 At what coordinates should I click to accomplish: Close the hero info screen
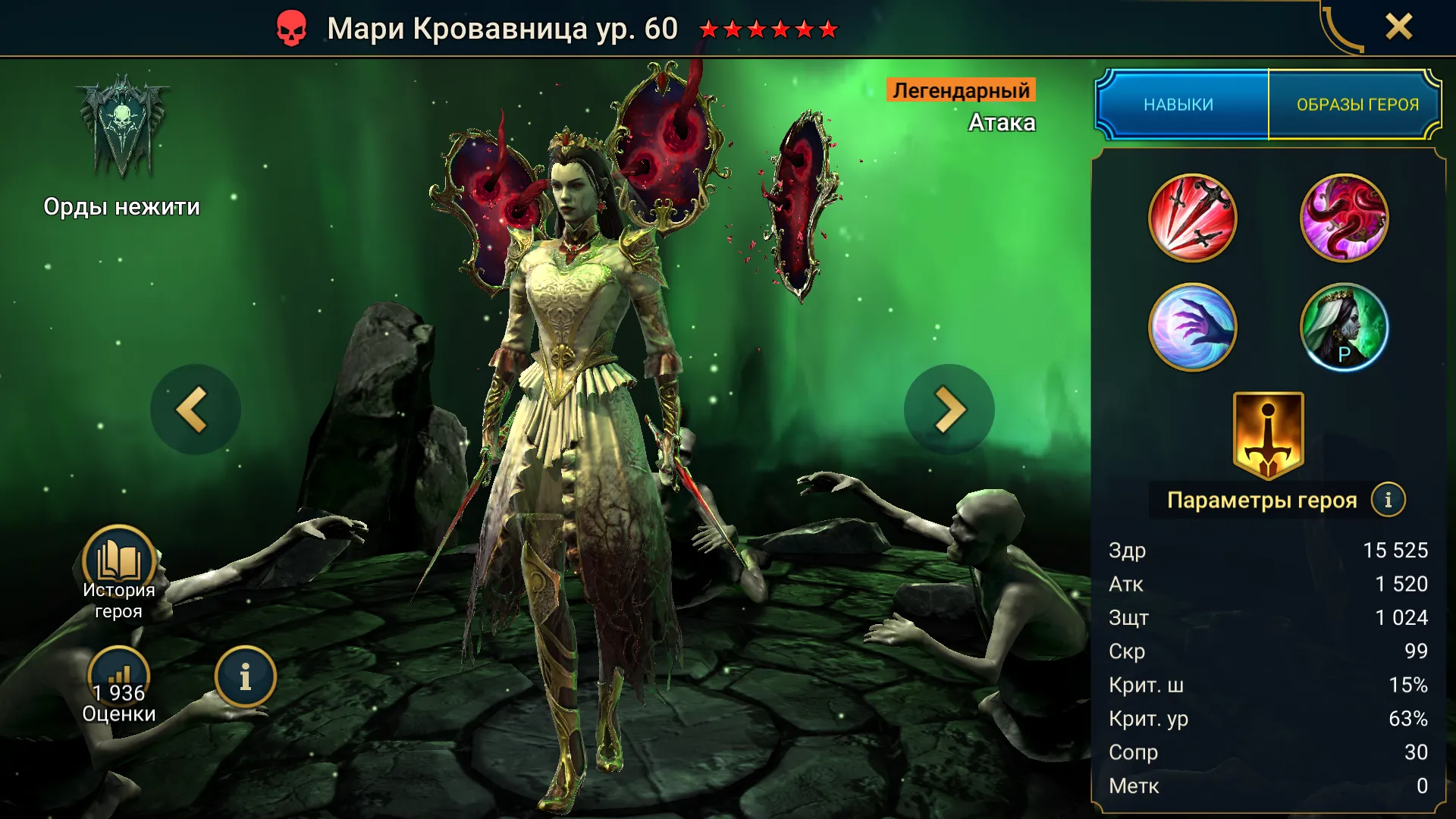click(1398, 27)
